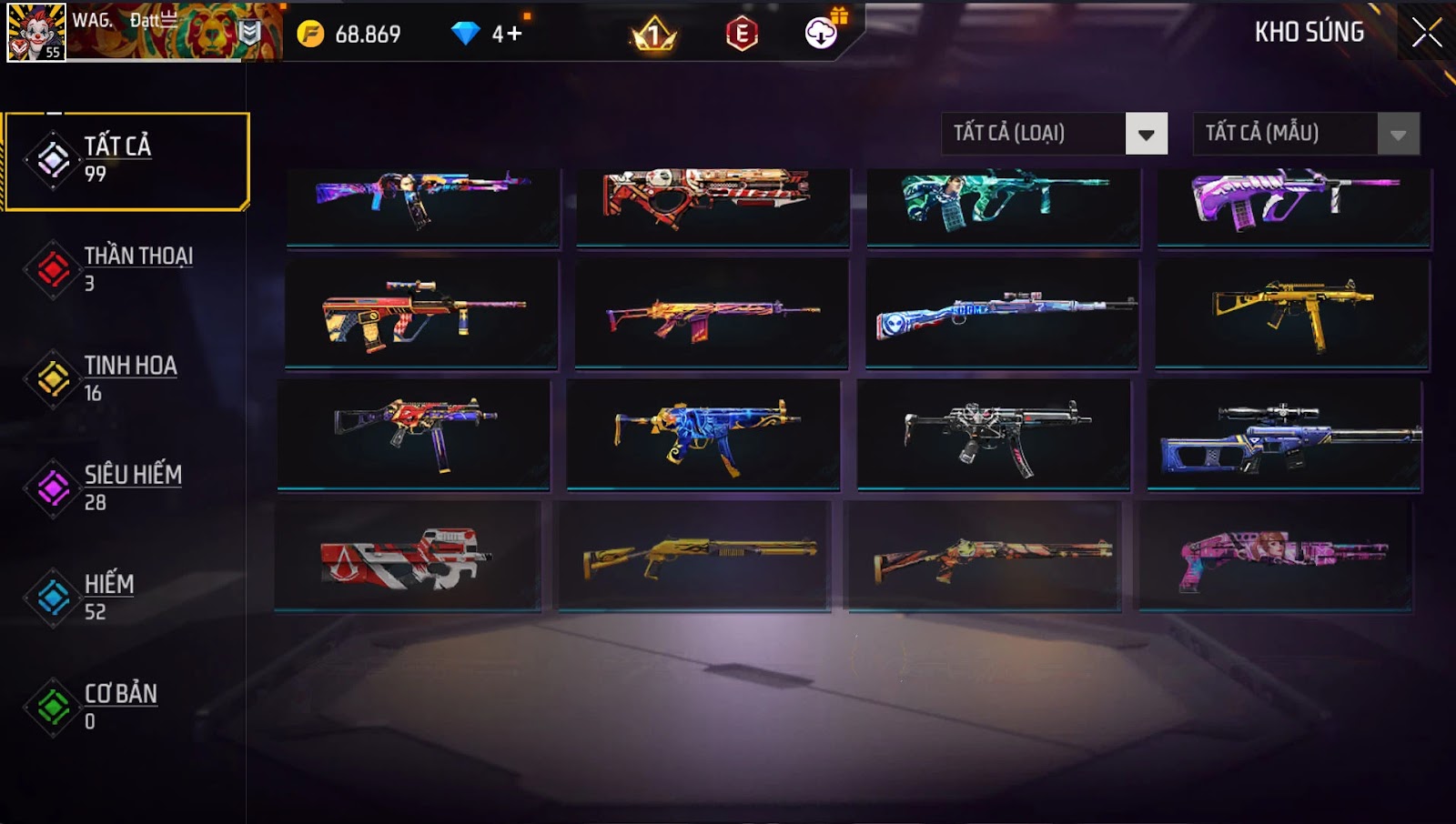Select the solid gold submachine gun skin
This screenshot has height=824, width=1456.
pos(1292,314)
